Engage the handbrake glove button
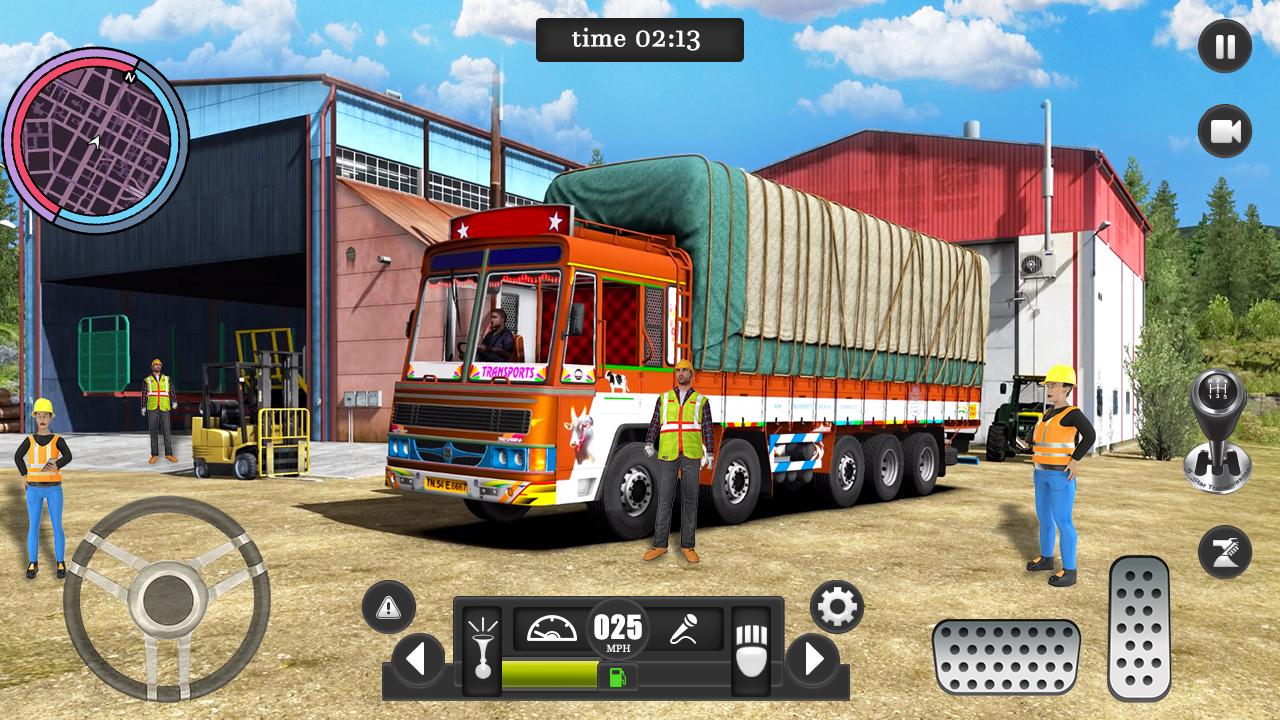 click(x=750, y=650)
